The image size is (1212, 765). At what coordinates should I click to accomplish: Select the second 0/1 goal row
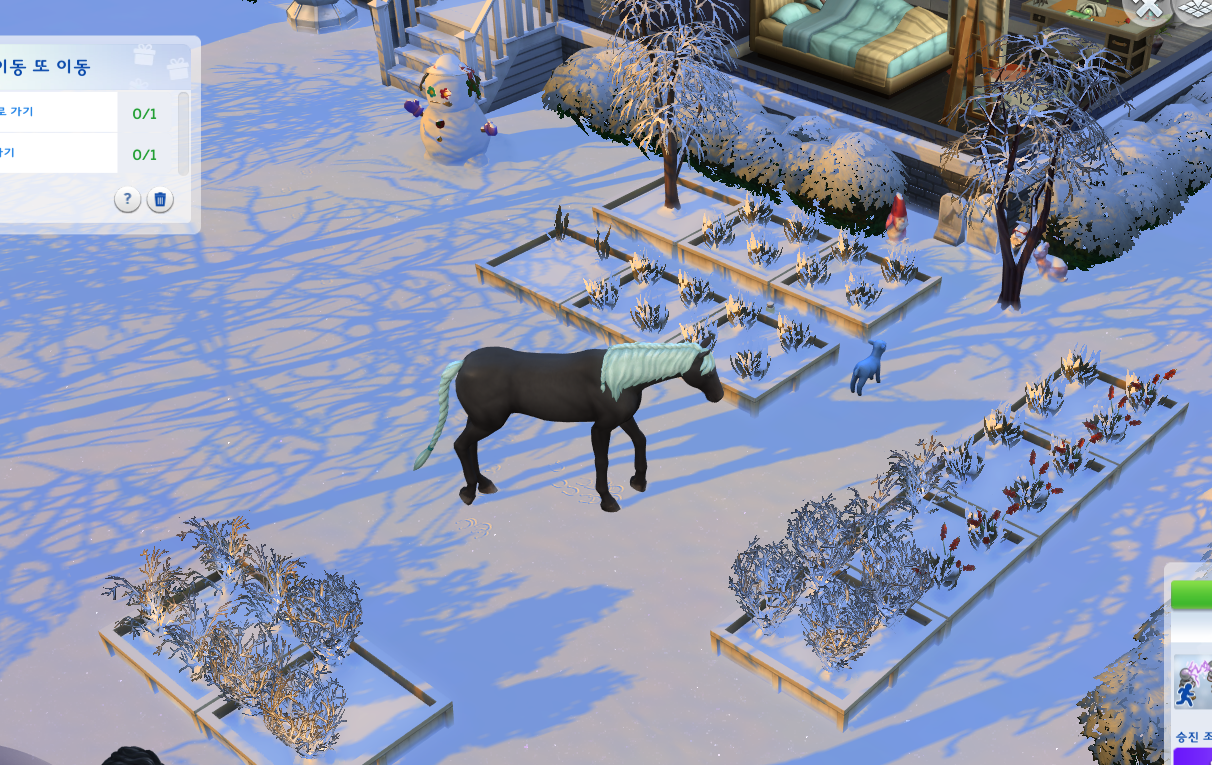click(x=60, y=153)
